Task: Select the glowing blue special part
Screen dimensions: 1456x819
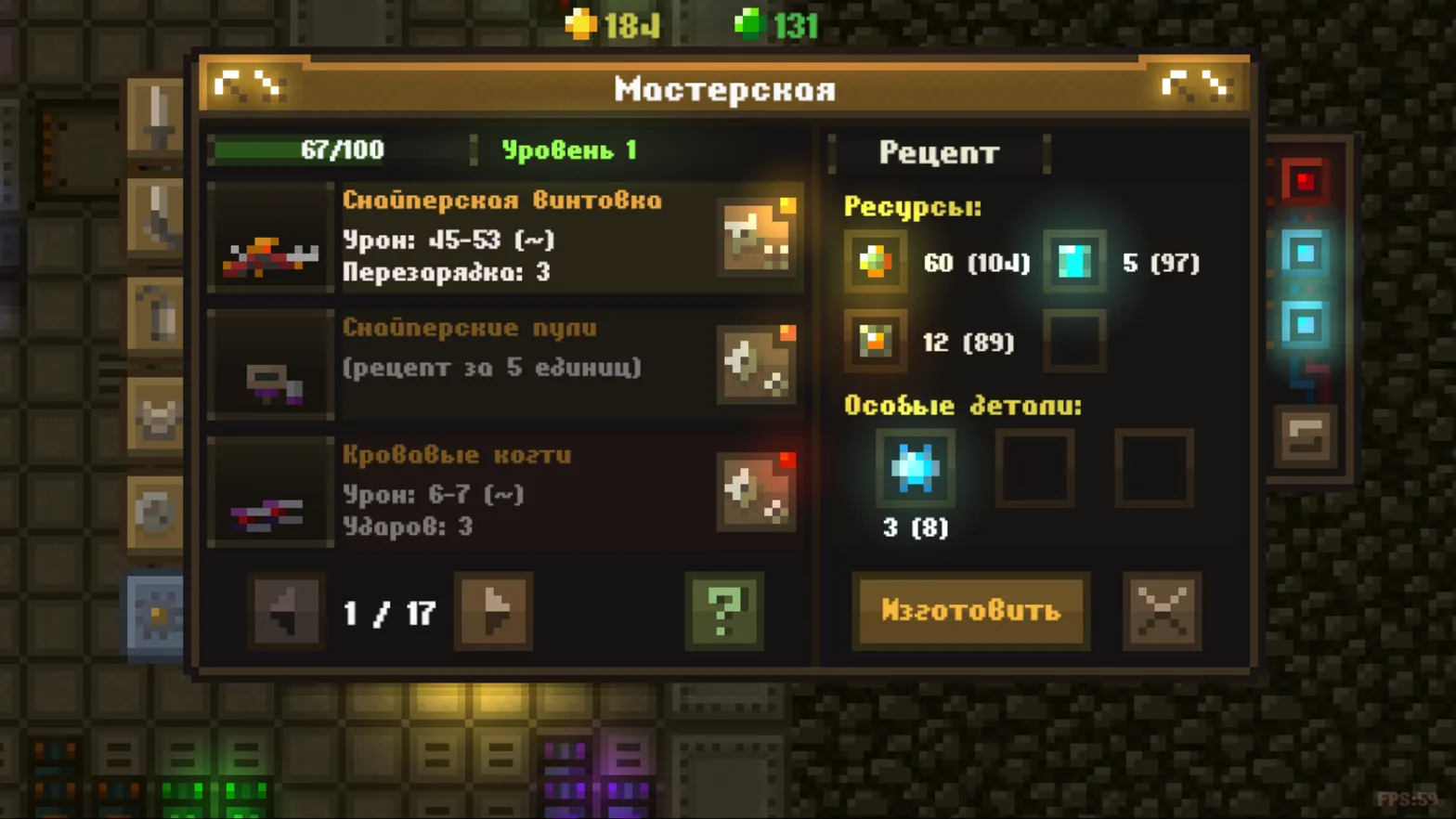Action: point(915,467)
